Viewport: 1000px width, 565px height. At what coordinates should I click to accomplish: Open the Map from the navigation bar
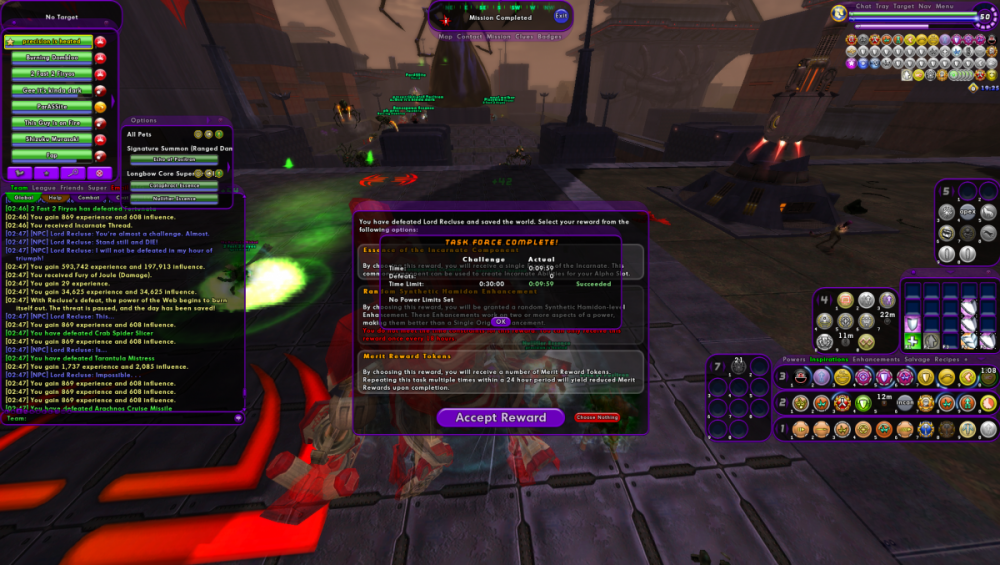pyautogui.click(x=445, y=36)
